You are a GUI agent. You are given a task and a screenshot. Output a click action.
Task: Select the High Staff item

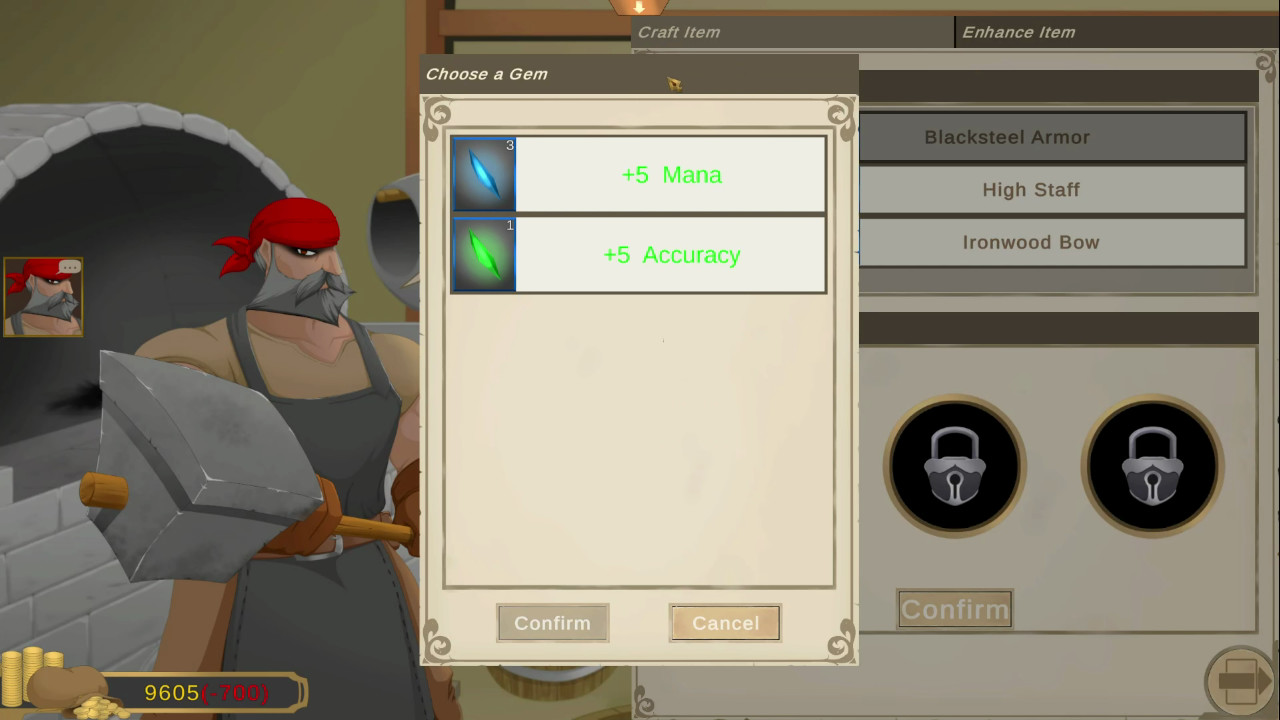[1031, 189]
